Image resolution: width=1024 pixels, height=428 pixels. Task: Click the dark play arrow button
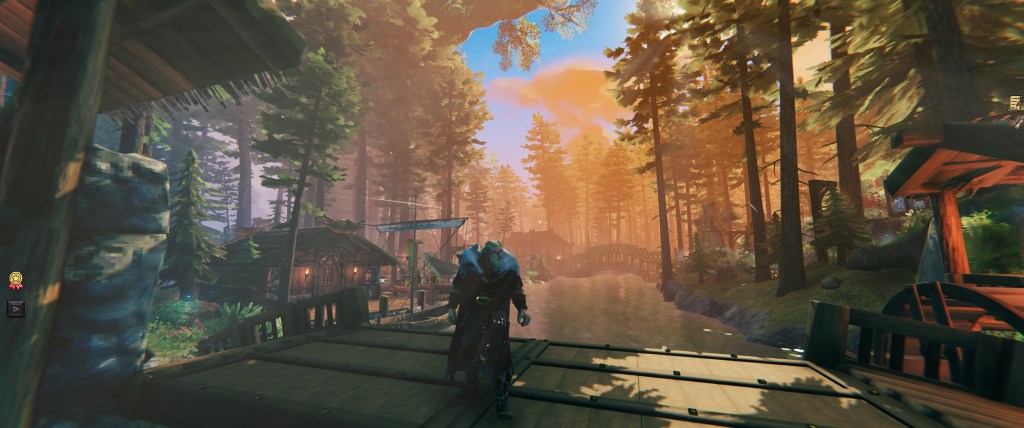coord(15,308)
